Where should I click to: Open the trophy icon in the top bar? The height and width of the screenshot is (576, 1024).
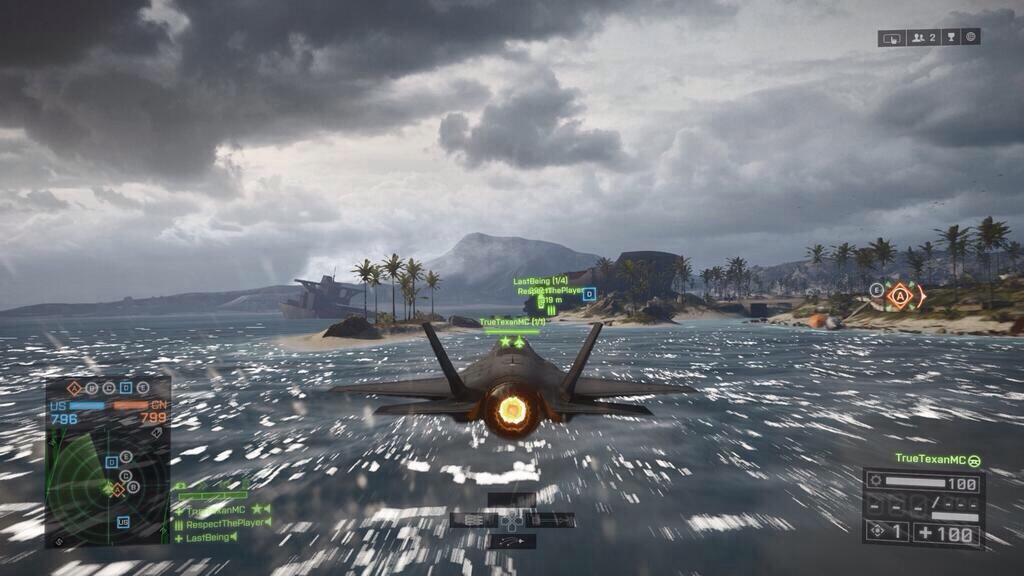click(x=950, y=38)
